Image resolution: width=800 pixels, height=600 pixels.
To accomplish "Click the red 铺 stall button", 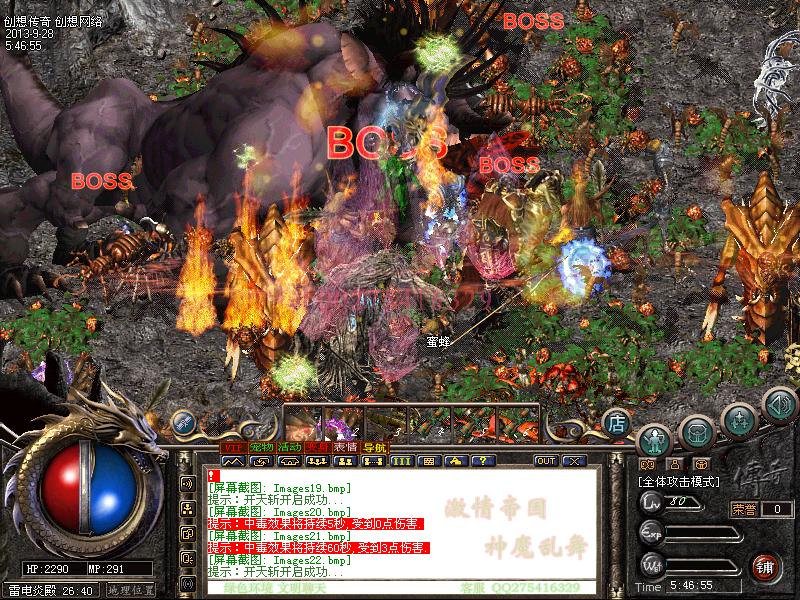I will pos(766,565).
